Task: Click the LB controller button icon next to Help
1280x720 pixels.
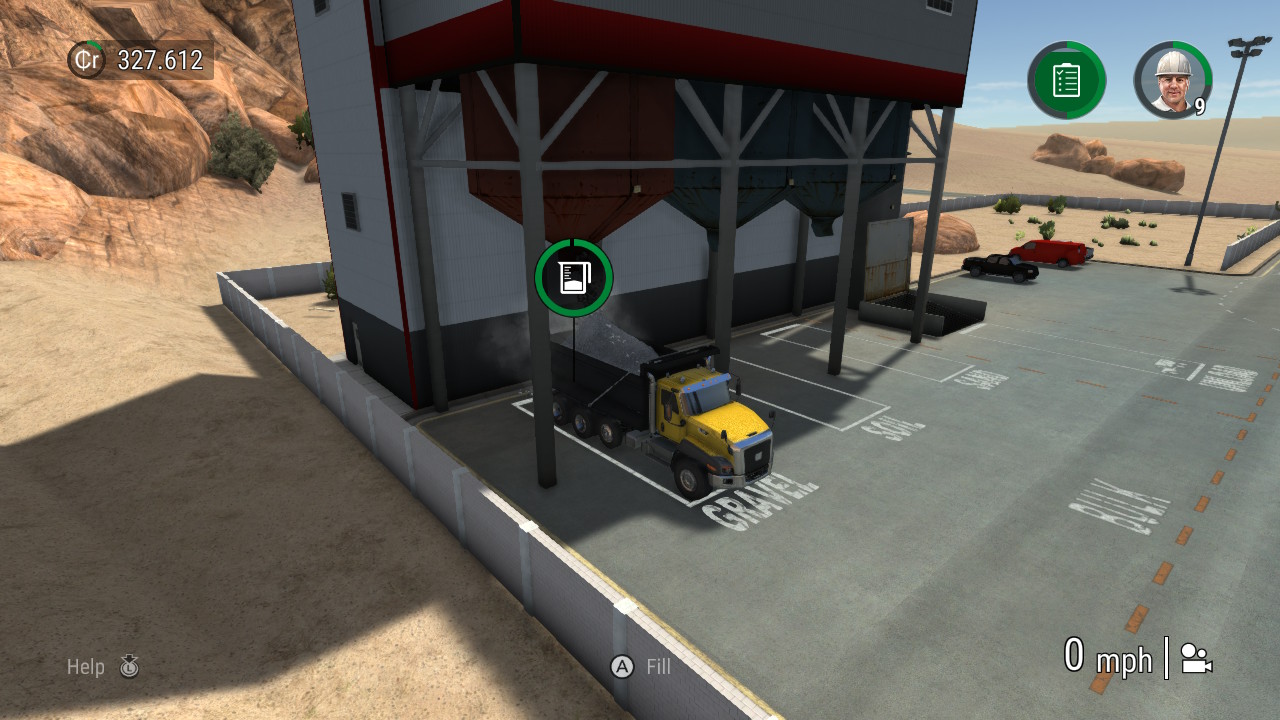Action: pos(130,667)
